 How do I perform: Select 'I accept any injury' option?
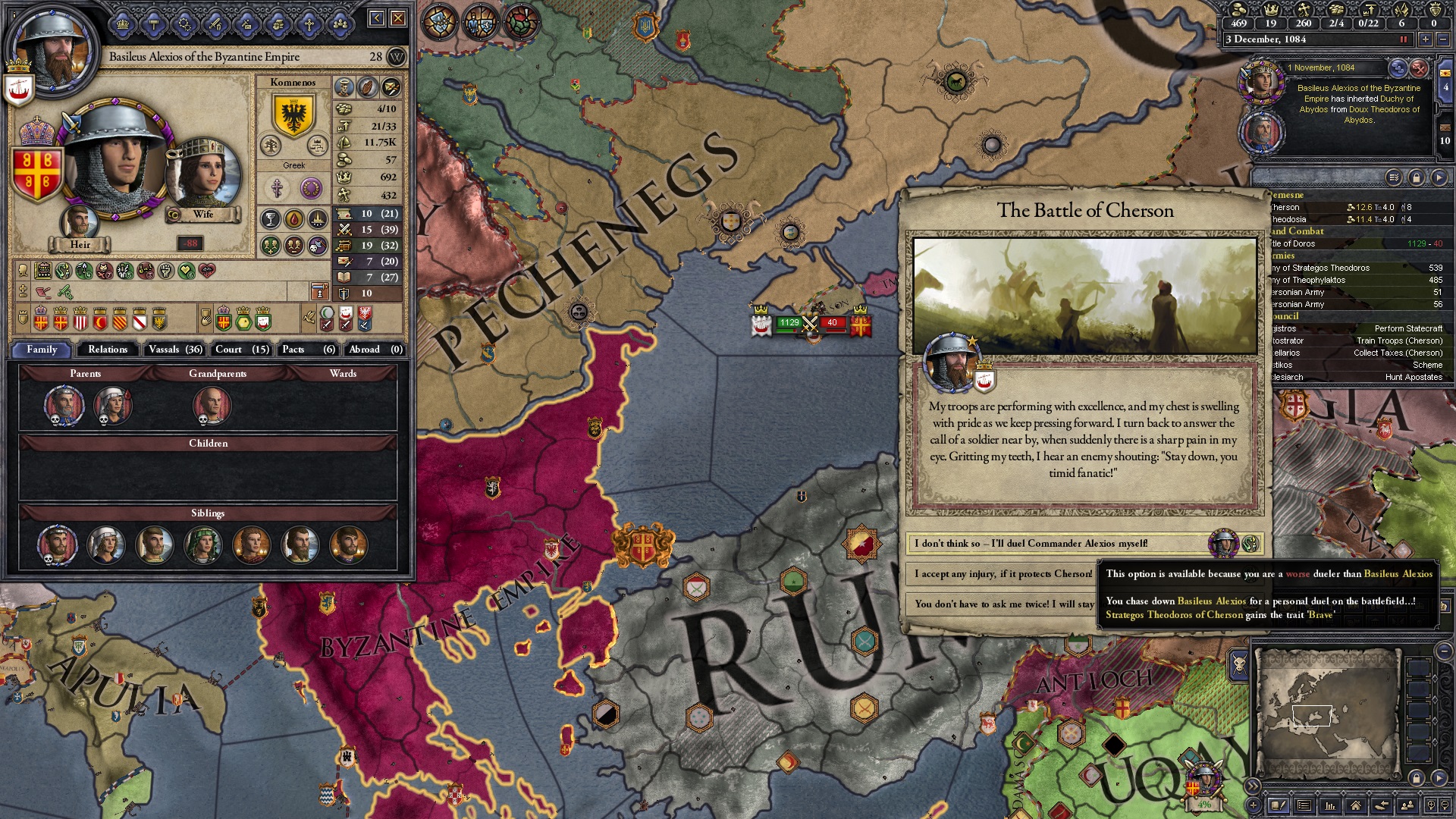[1003, 574]
